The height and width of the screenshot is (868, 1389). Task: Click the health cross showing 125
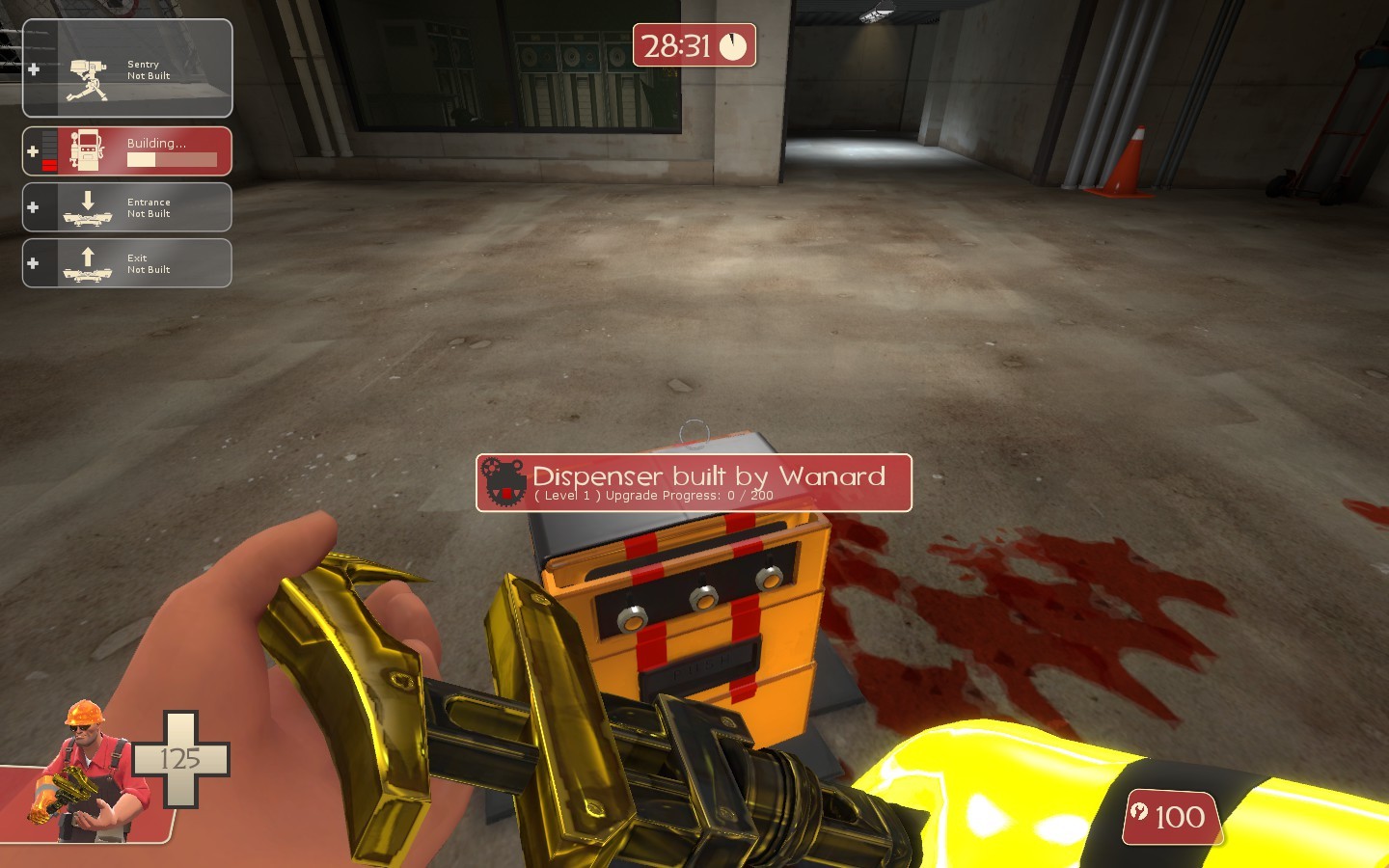[181, 759]
